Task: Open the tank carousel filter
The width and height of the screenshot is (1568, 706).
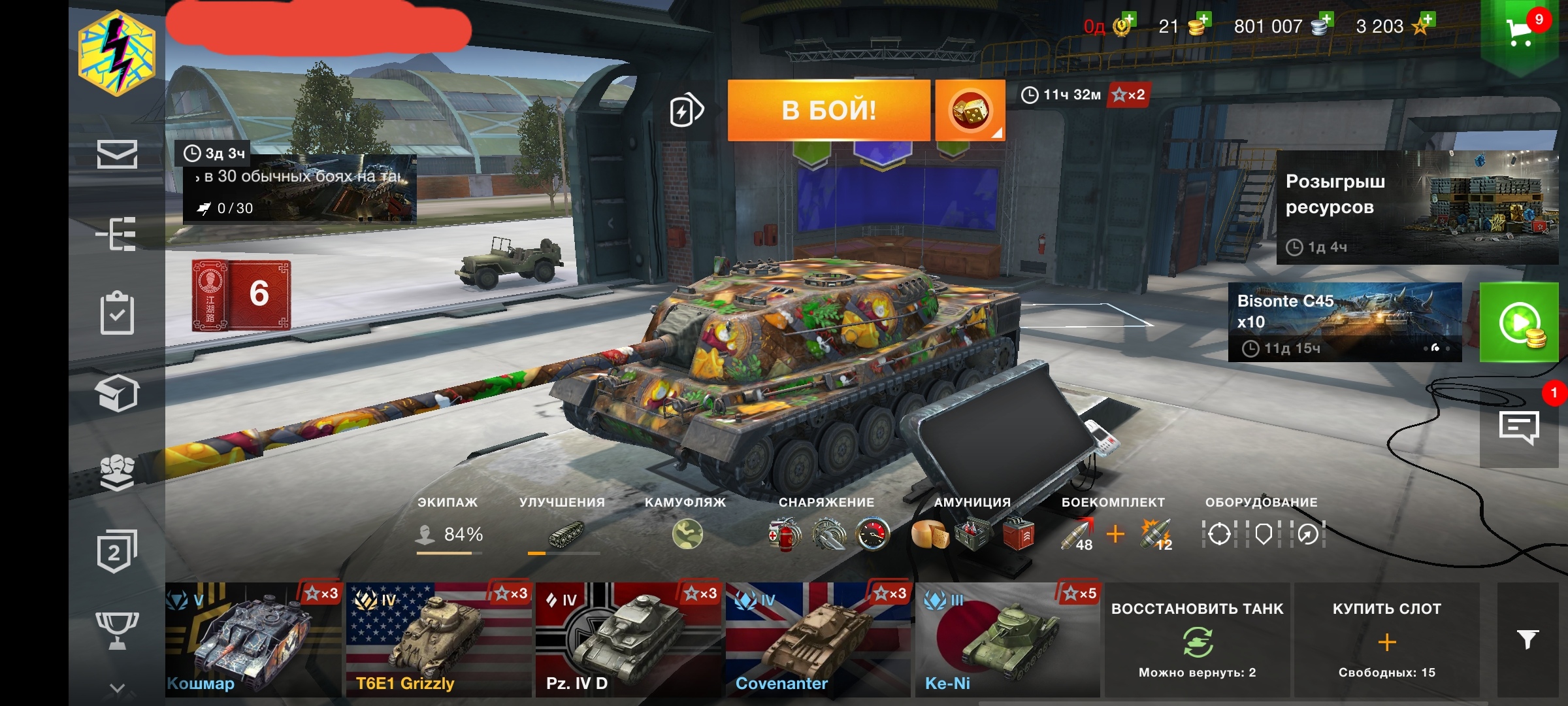Action: (1527, 639)
